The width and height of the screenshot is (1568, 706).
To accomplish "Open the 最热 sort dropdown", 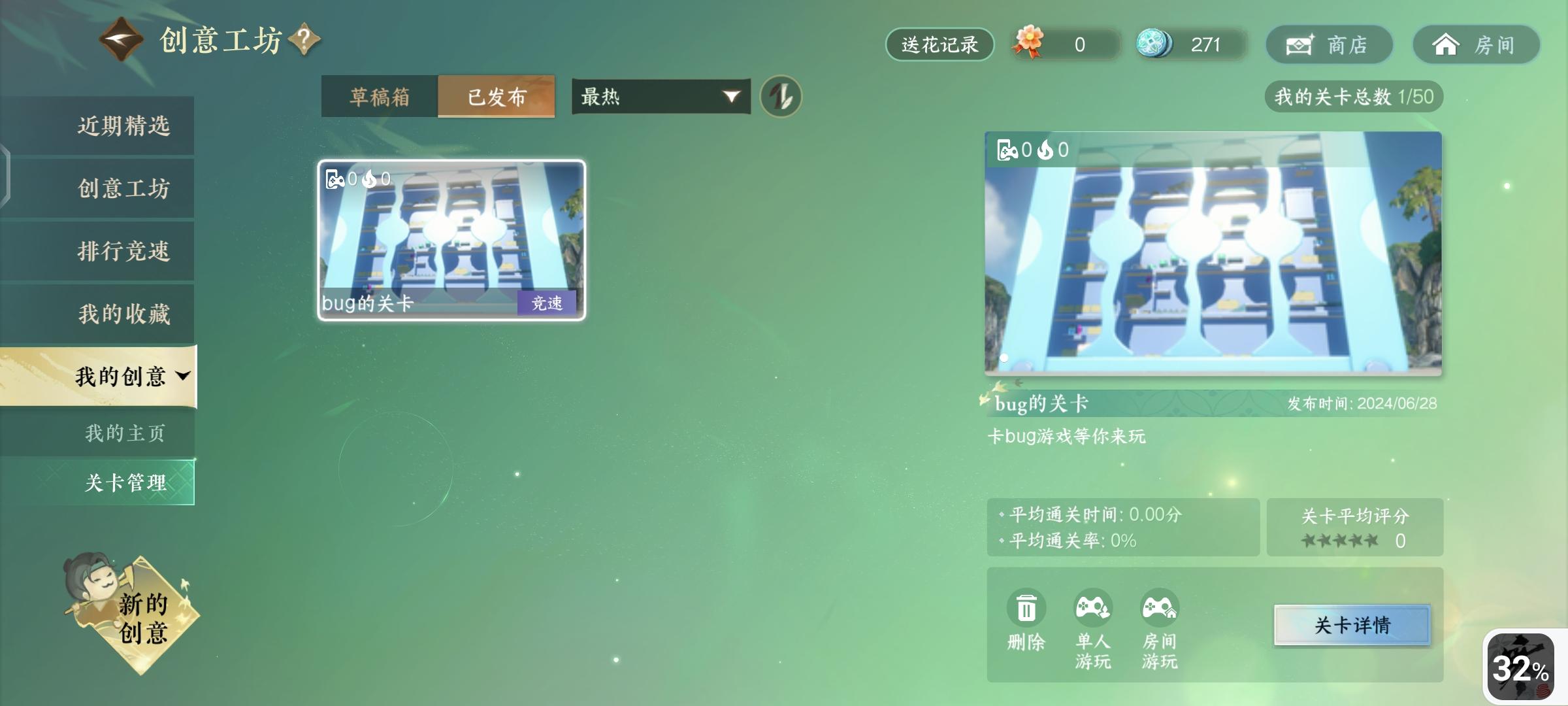I will click(x=659, y=95).
